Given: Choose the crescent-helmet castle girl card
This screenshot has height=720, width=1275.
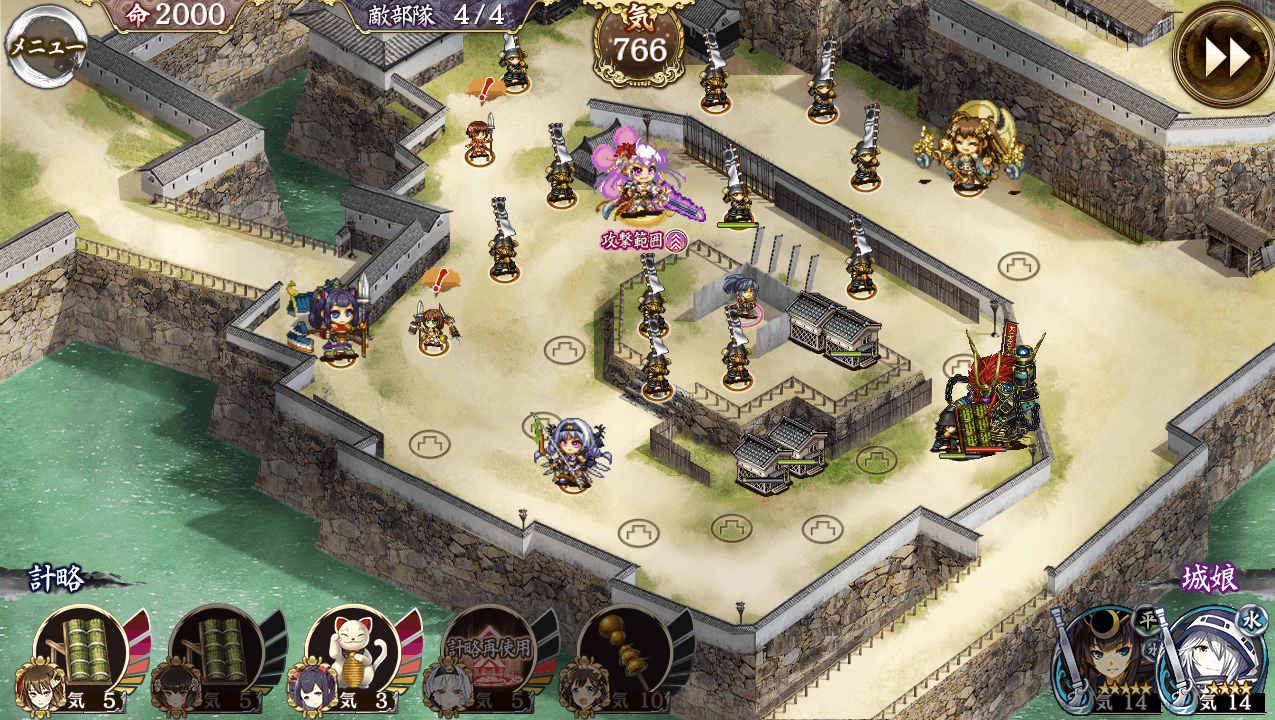Looking at the screenshot, I should (1105, 658).
